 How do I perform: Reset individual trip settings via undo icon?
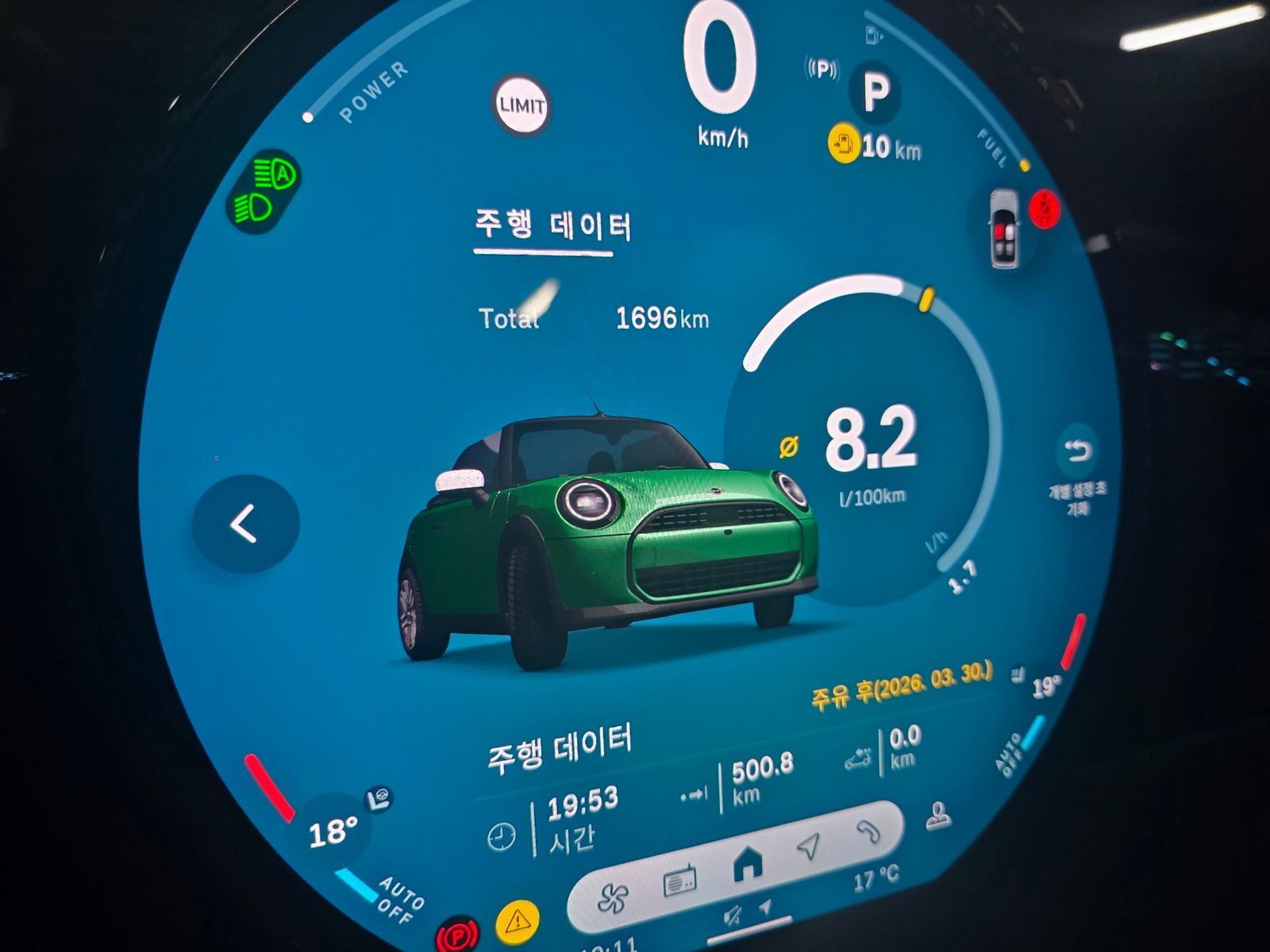(x=1078, y=452)
